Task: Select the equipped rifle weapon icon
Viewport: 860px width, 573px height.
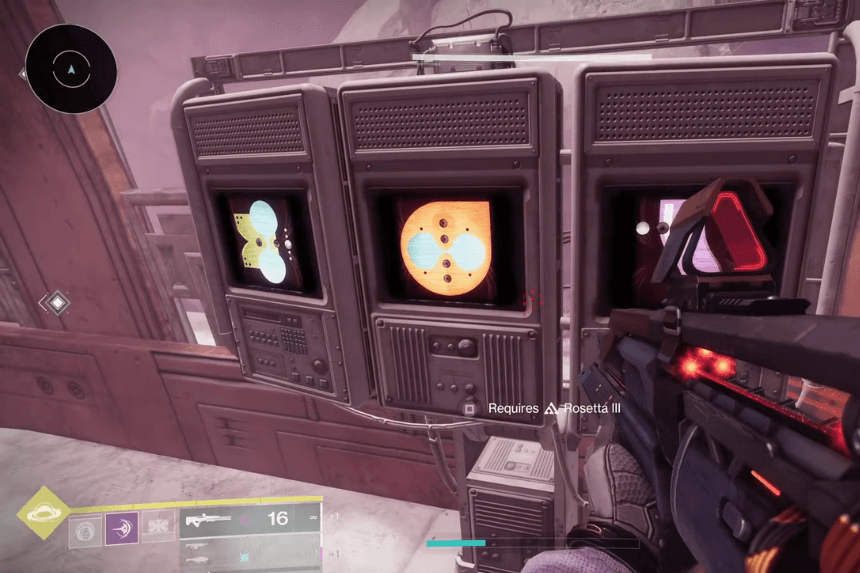Action: tap(208, 520)
